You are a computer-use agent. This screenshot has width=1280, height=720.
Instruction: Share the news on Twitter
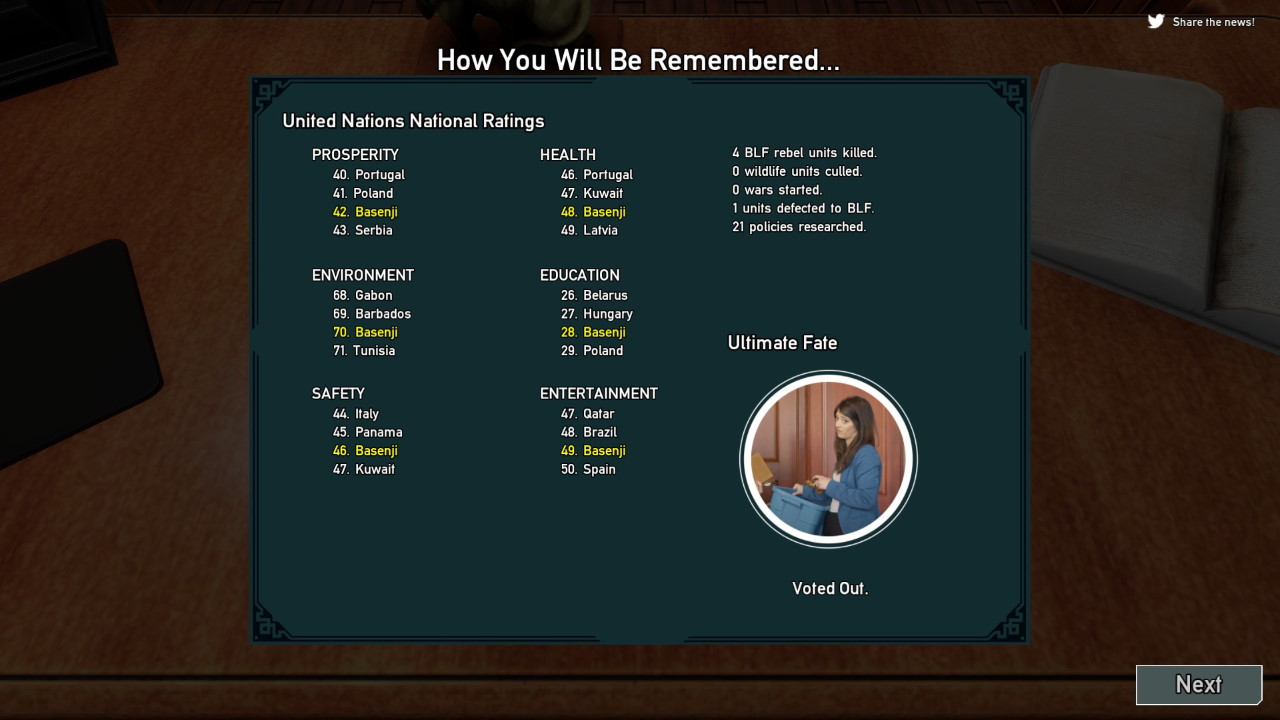pos(1201,21)
